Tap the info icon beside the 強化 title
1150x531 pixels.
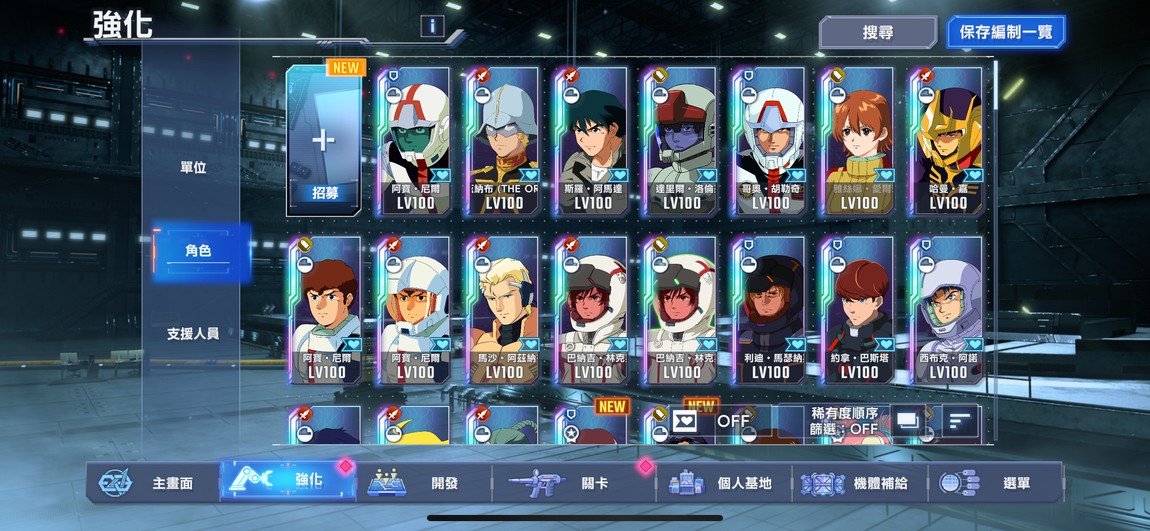[432, 26]
